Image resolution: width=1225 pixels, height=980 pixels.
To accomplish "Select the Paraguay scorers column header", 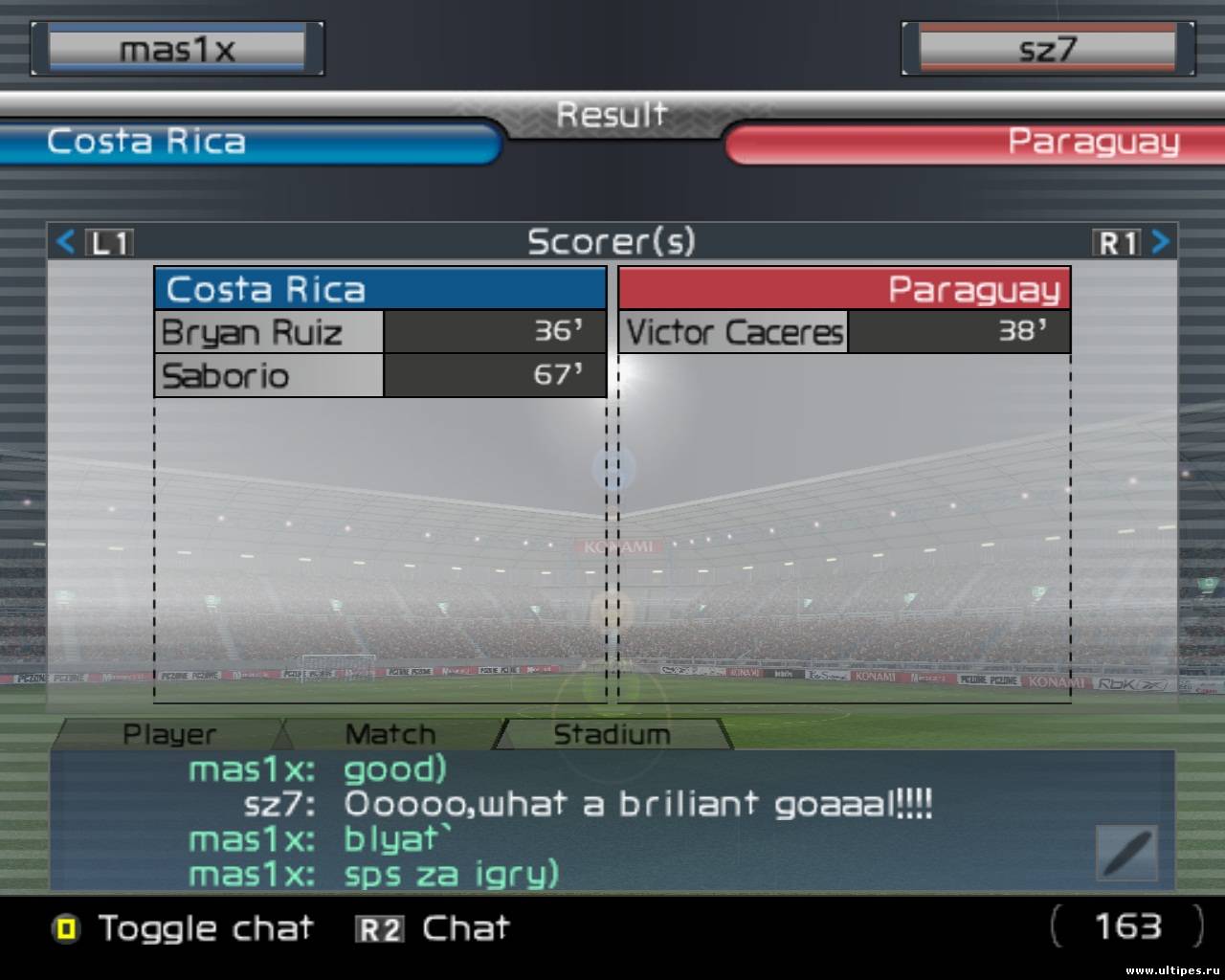I will tap(843, 289).
